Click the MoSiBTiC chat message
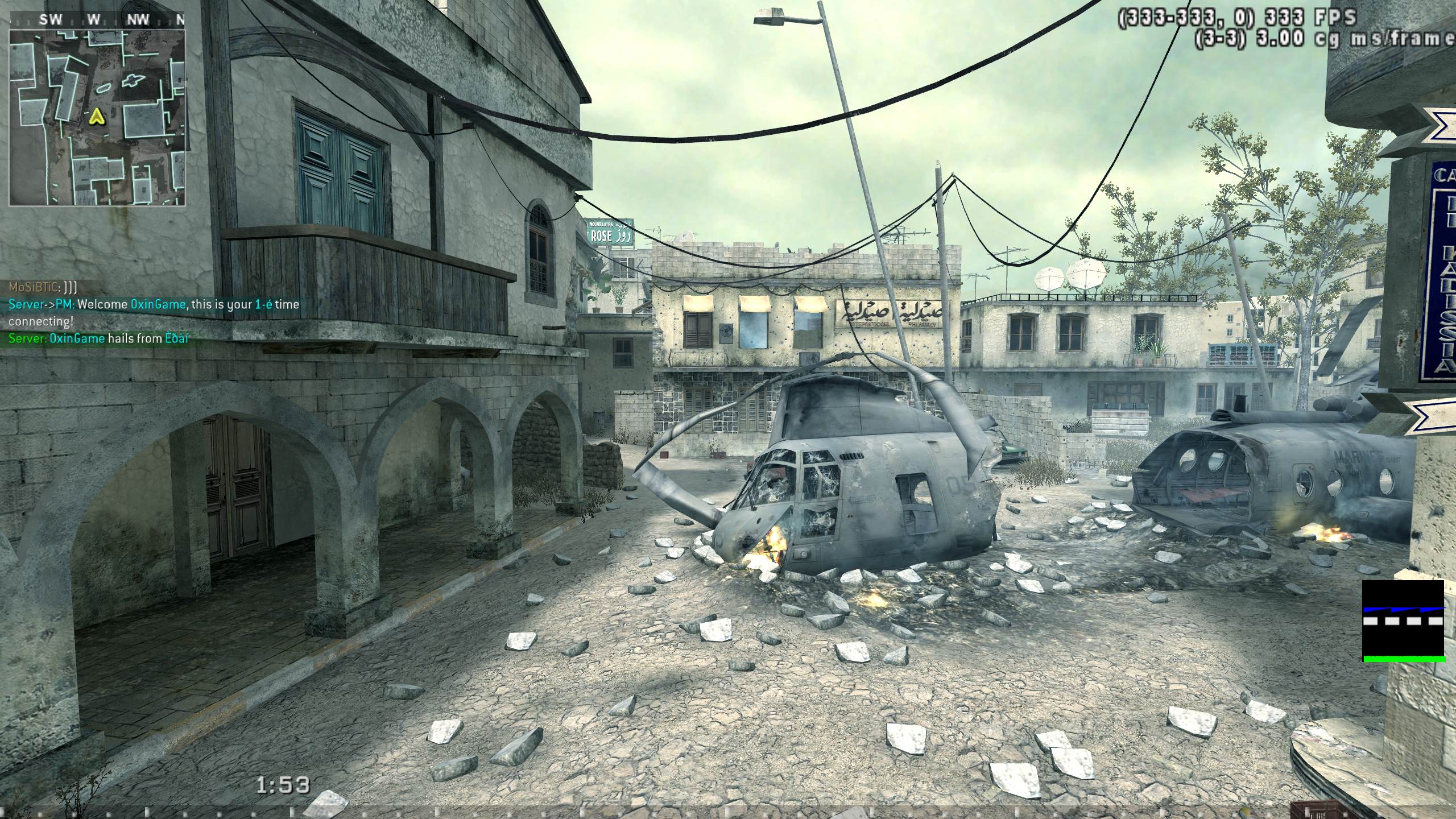This screenshot has width=1456, height=819. pos(43,287)
